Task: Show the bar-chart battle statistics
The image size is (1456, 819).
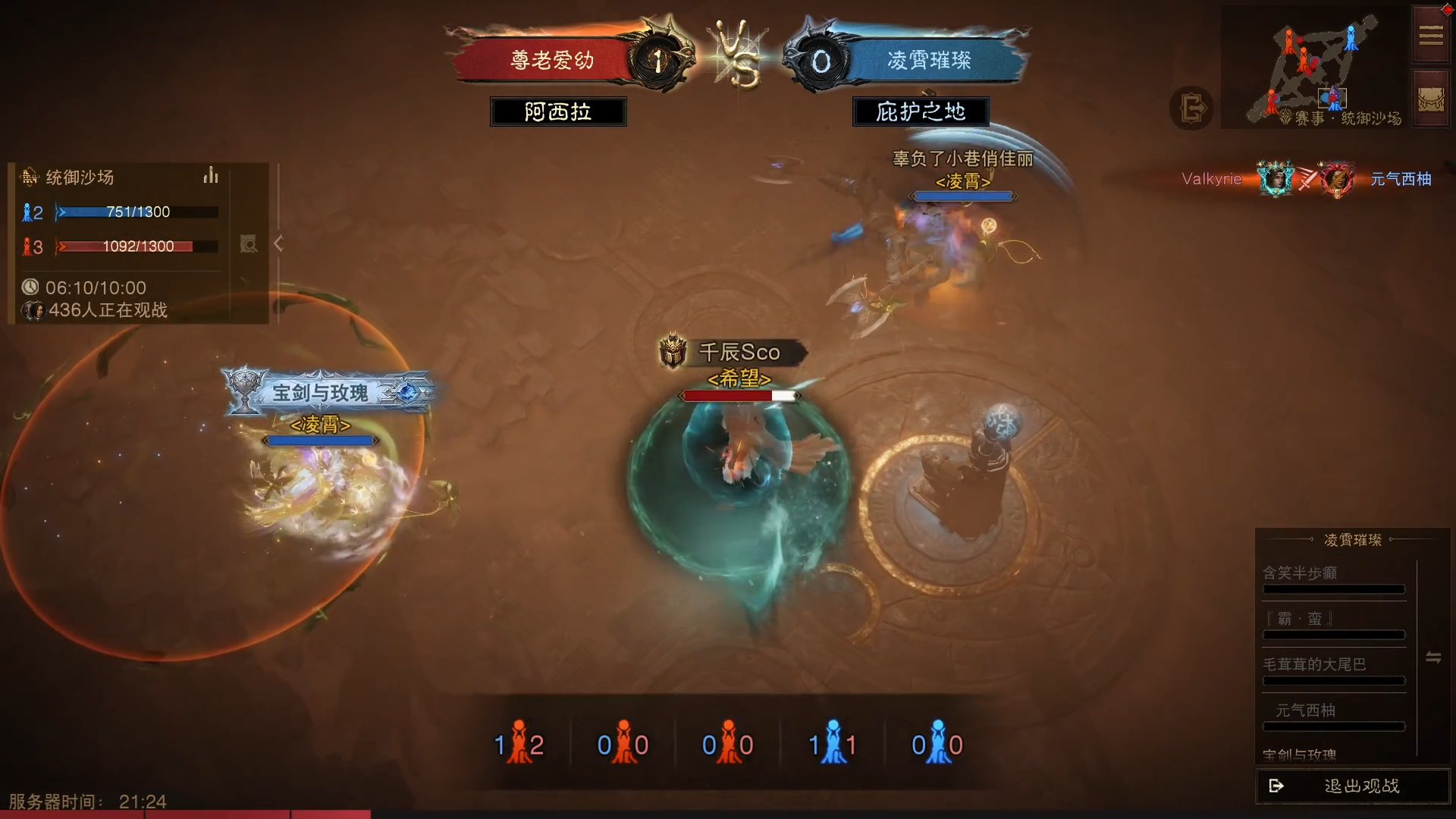Action: click(211, 176)
